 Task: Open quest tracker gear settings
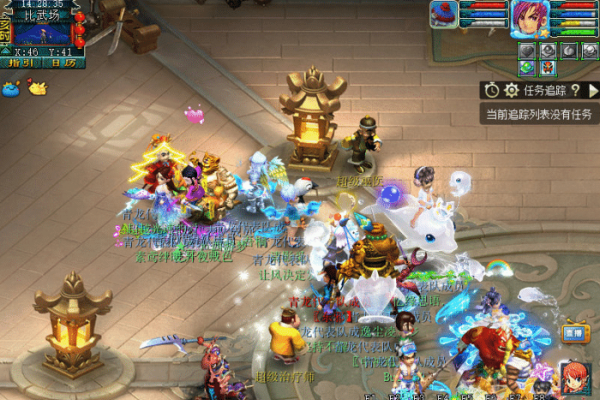[x=512, y=90]
